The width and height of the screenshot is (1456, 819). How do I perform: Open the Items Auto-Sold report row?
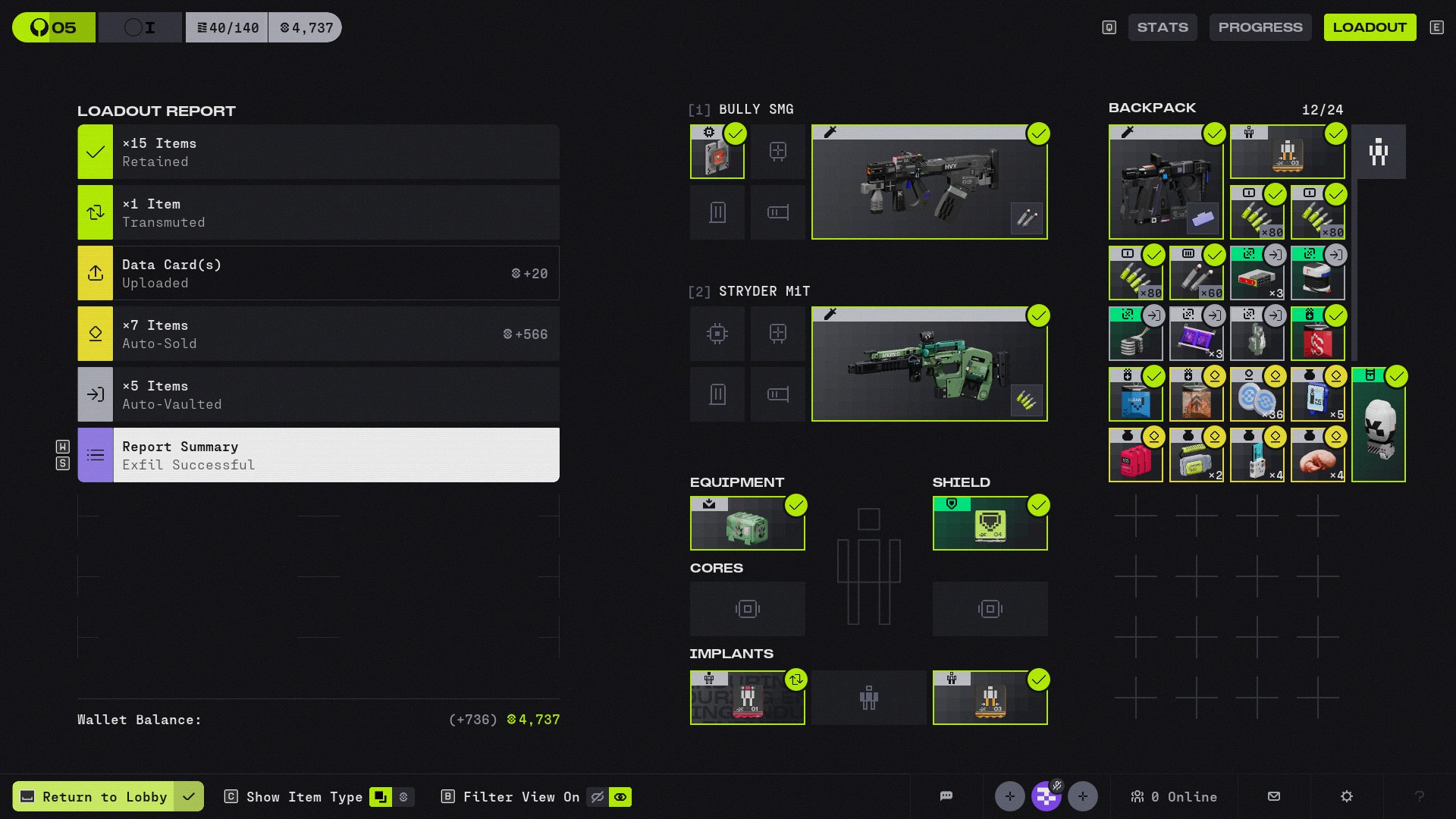(x=318, y=334)
